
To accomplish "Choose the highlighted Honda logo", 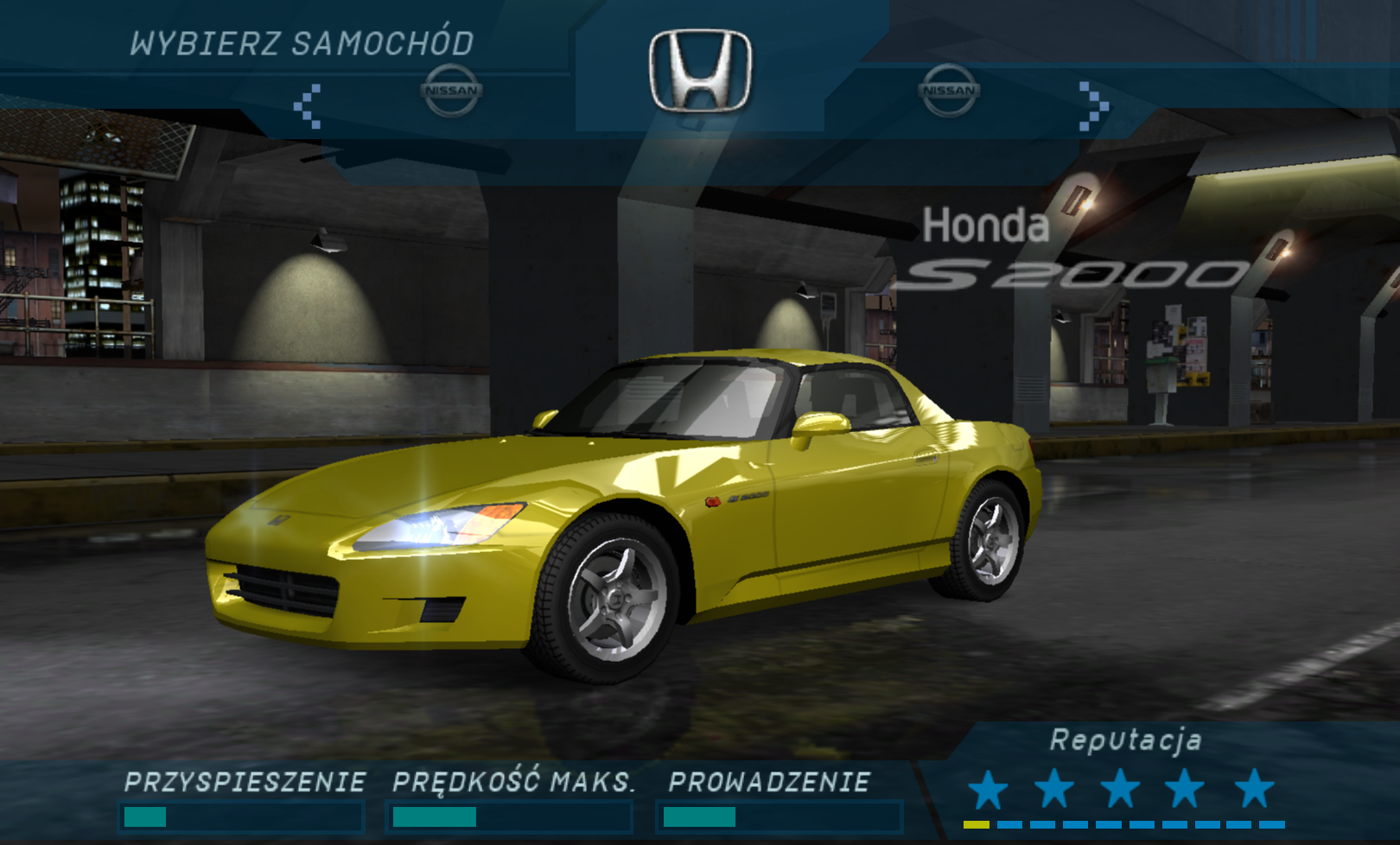I will point(700,71).
